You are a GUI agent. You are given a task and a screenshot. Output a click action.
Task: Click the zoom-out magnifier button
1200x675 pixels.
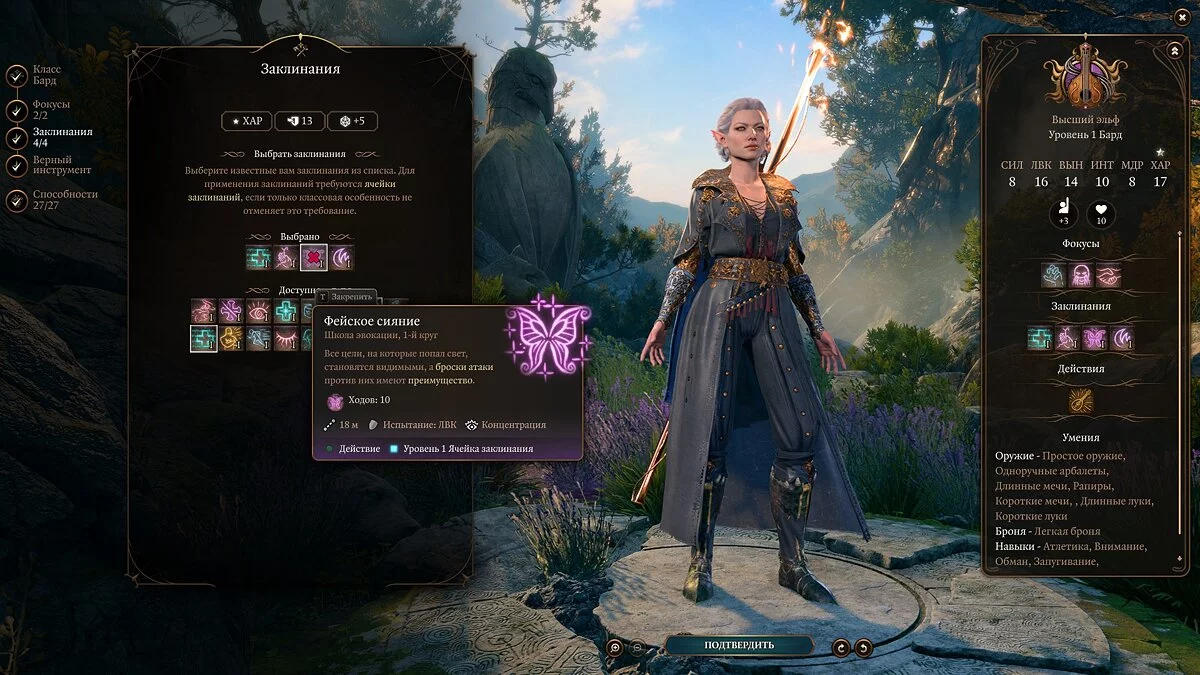click(x=638, y=647)
